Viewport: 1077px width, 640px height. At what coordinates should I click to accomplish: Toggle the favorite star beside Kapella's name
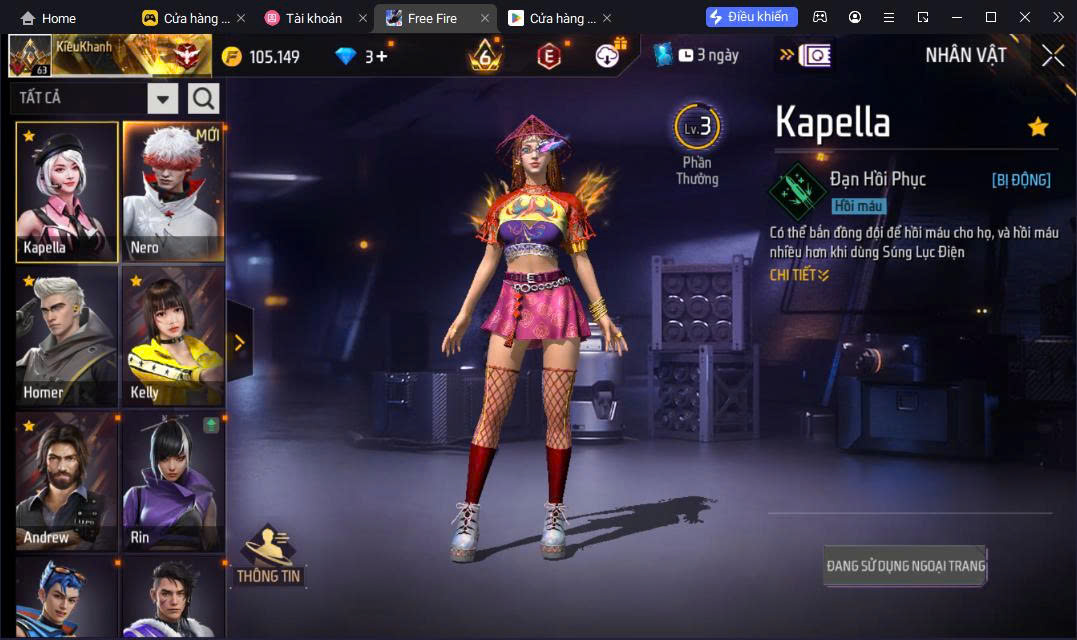[x=1038, y=127]
